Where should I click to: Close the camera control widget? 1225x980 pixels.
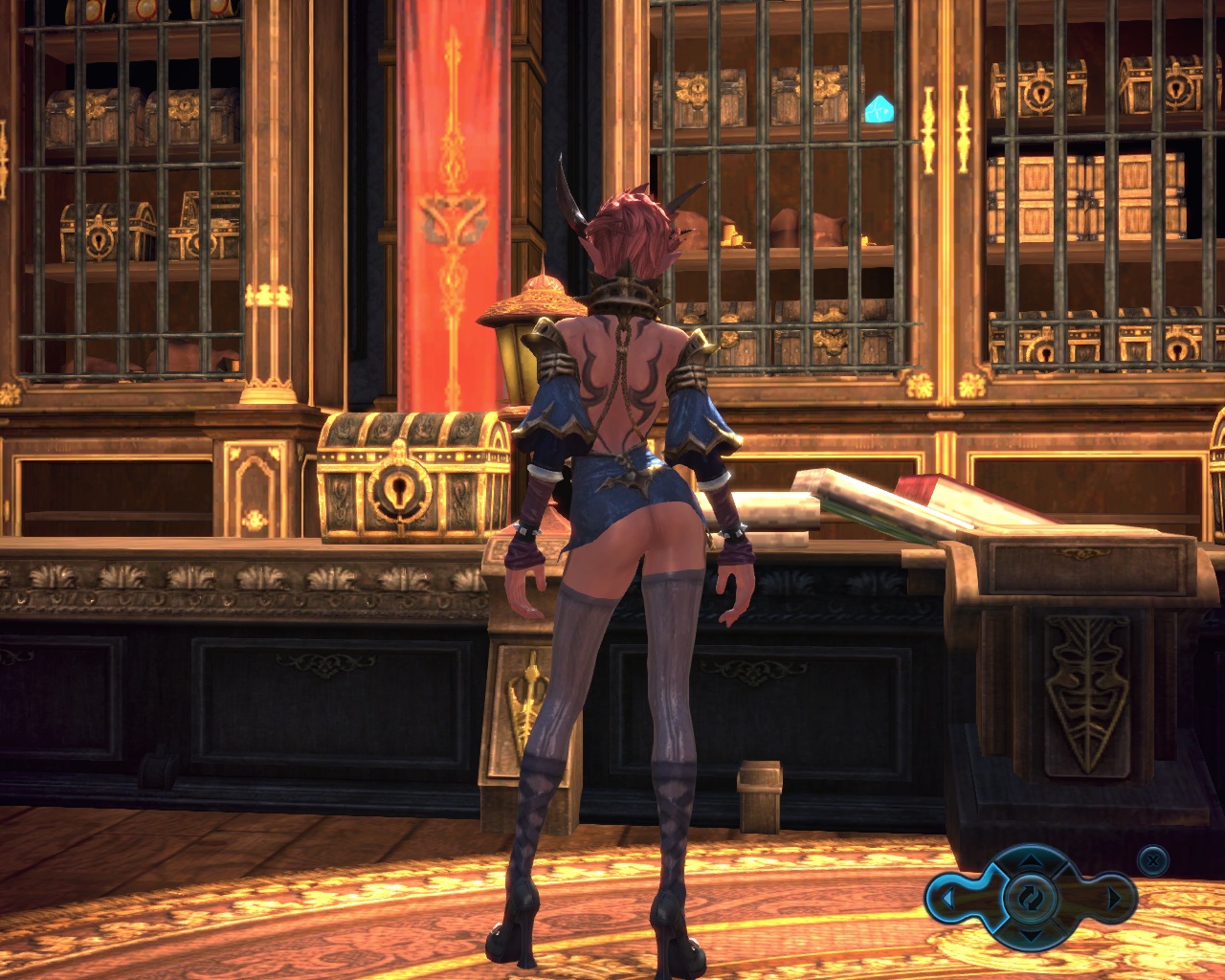tap(1154, 860)
